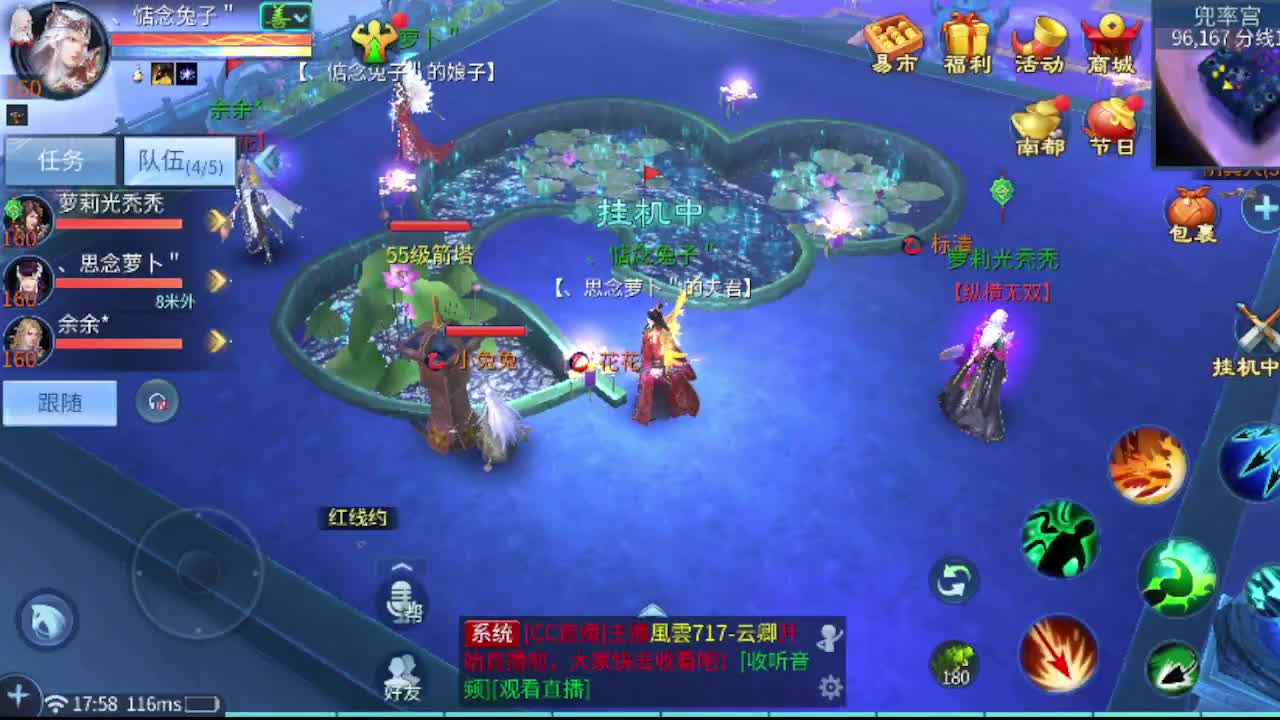Collapse teammate 萝莉光秃秃 with the yellow arrows
This screenshot has height=720, width=1280.
pos(217,222)
